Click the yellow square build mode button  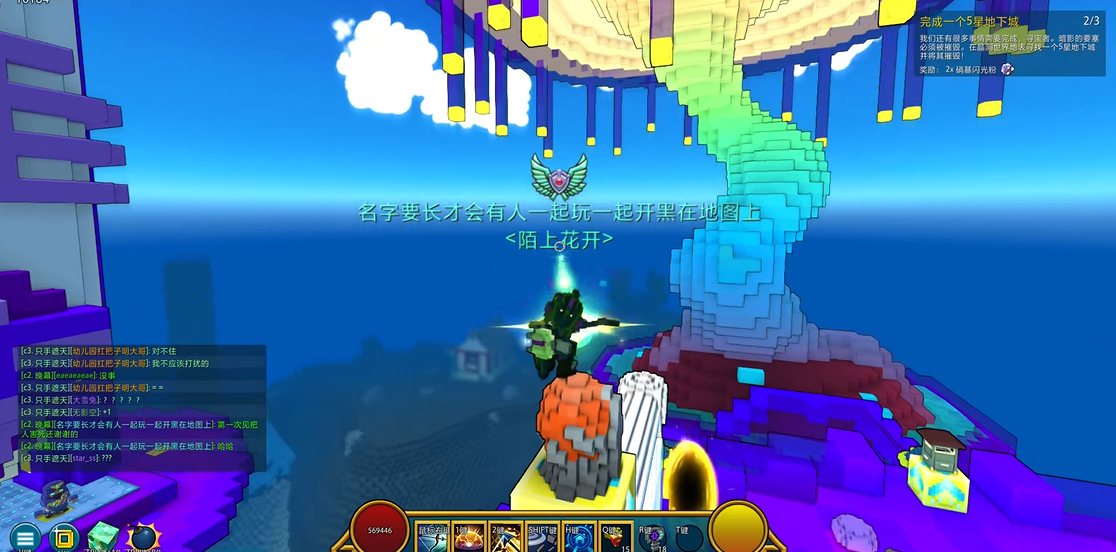coord(64,537)
